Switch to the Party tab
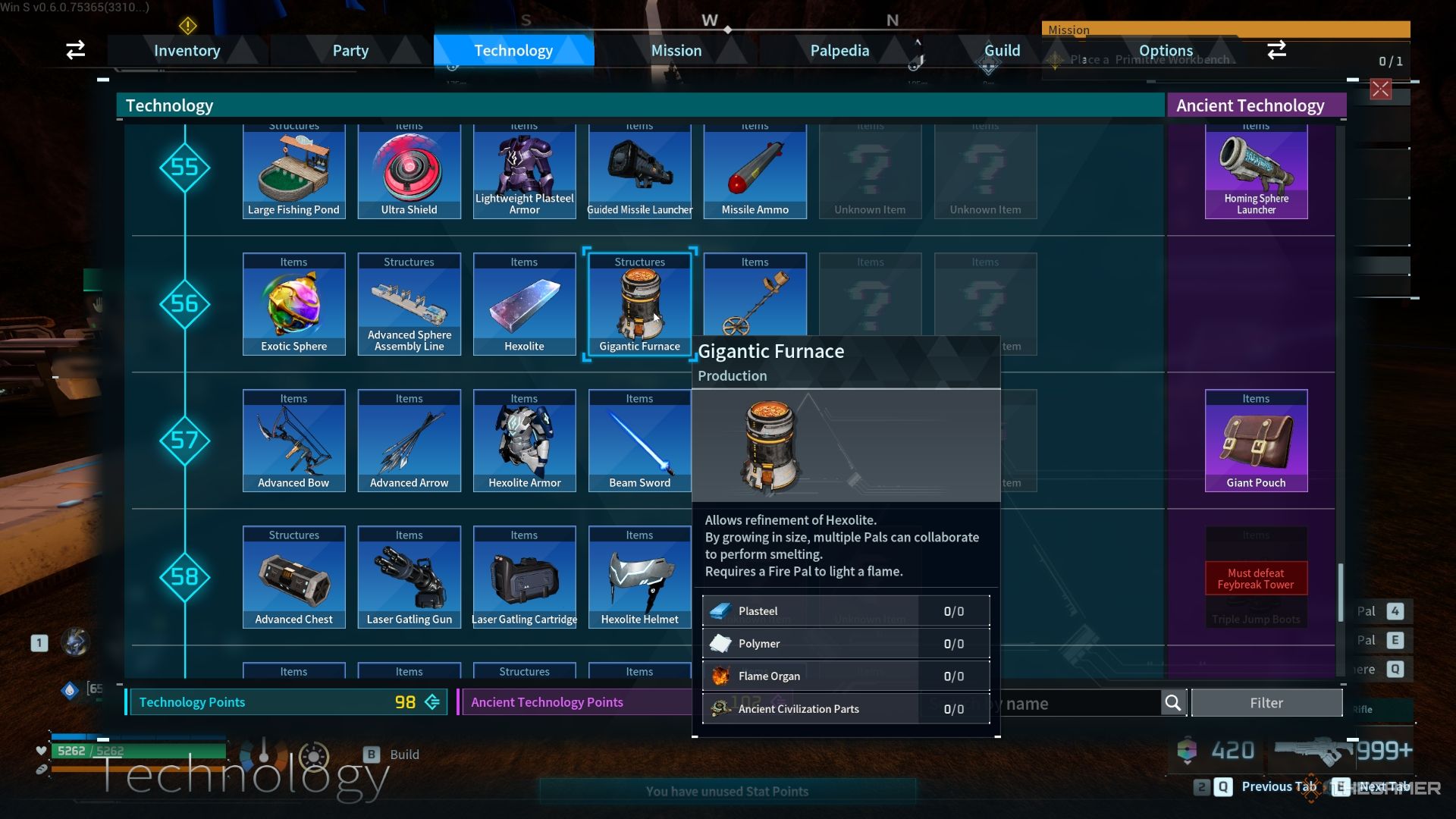This screenshot has height=819, width=1456. coord(350,51)
